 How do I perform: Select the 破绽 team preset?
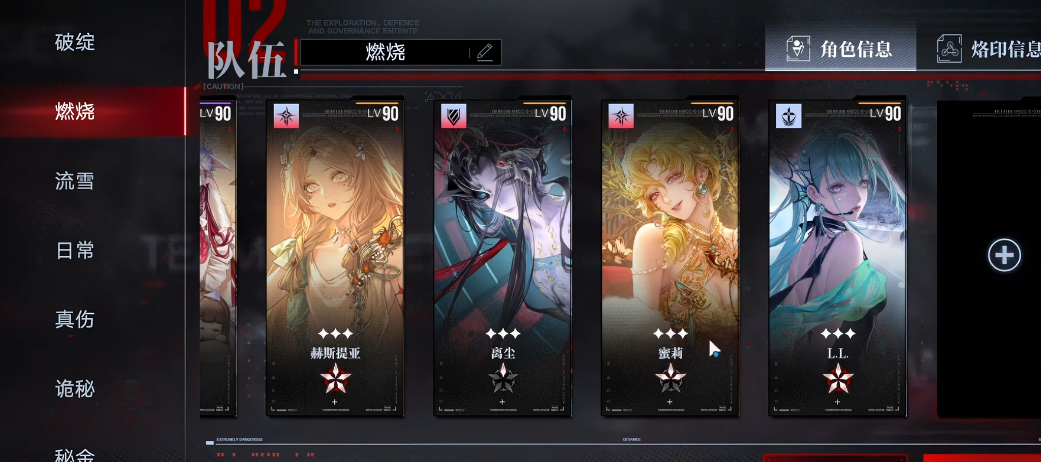click(x=75, y=42)
